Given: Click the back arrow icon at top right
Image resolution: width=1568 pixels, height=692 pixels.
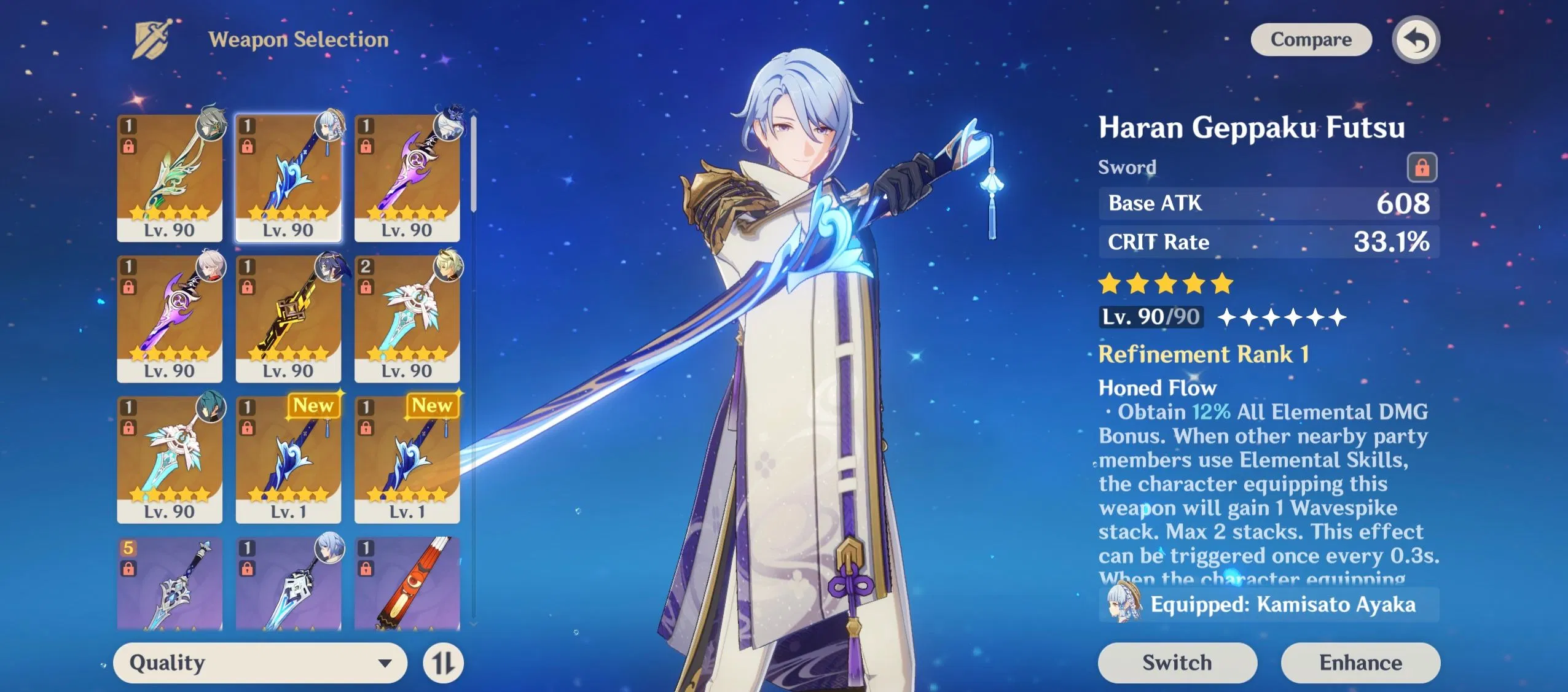Looking at the screenshot, I should (1418, 39).
